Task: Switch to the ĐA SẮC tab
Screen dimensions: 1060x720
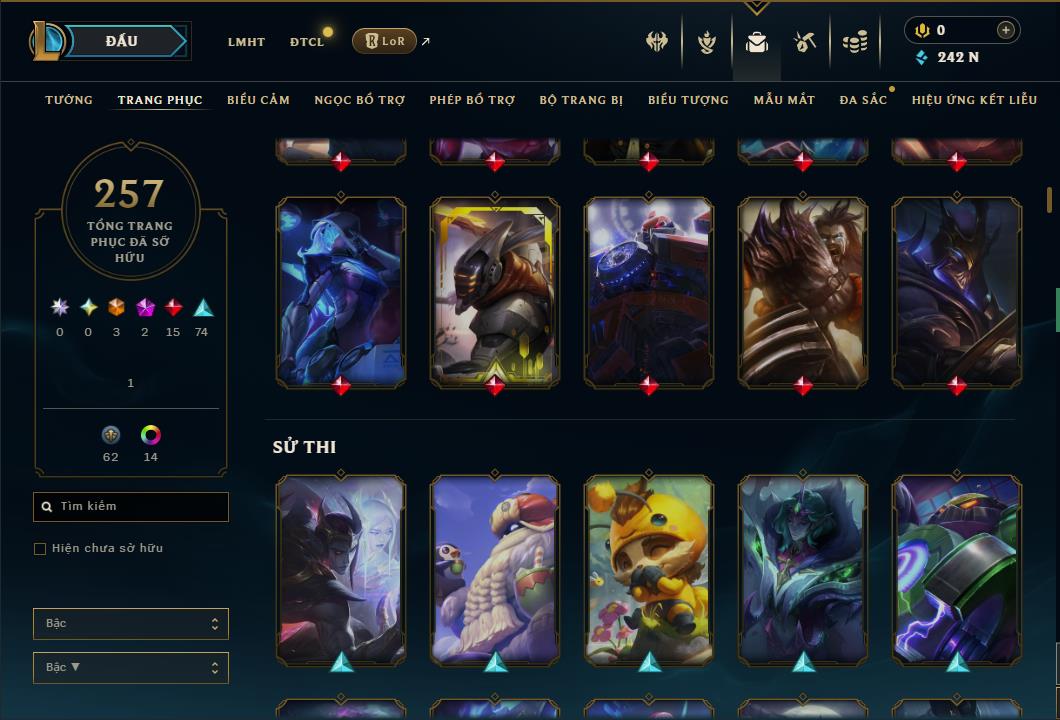Action: click(x=863, y=100)
